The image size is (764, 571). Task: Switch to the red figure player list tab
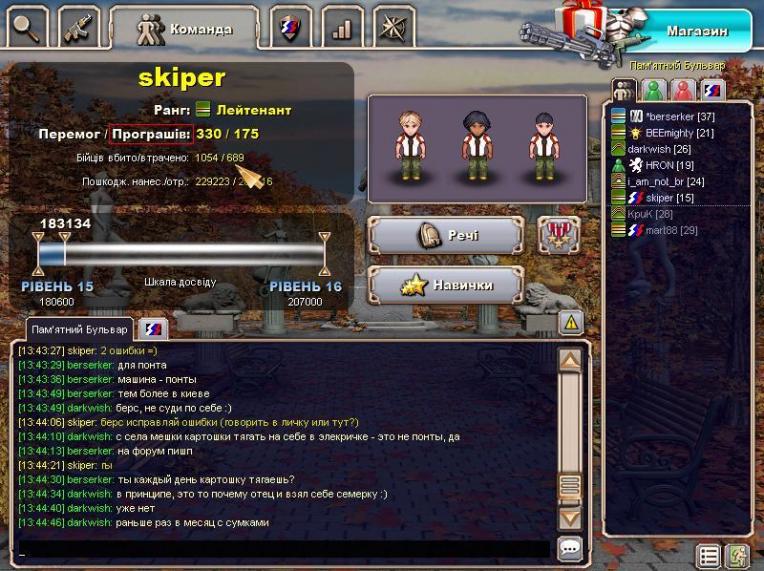[x=683, y=90]
